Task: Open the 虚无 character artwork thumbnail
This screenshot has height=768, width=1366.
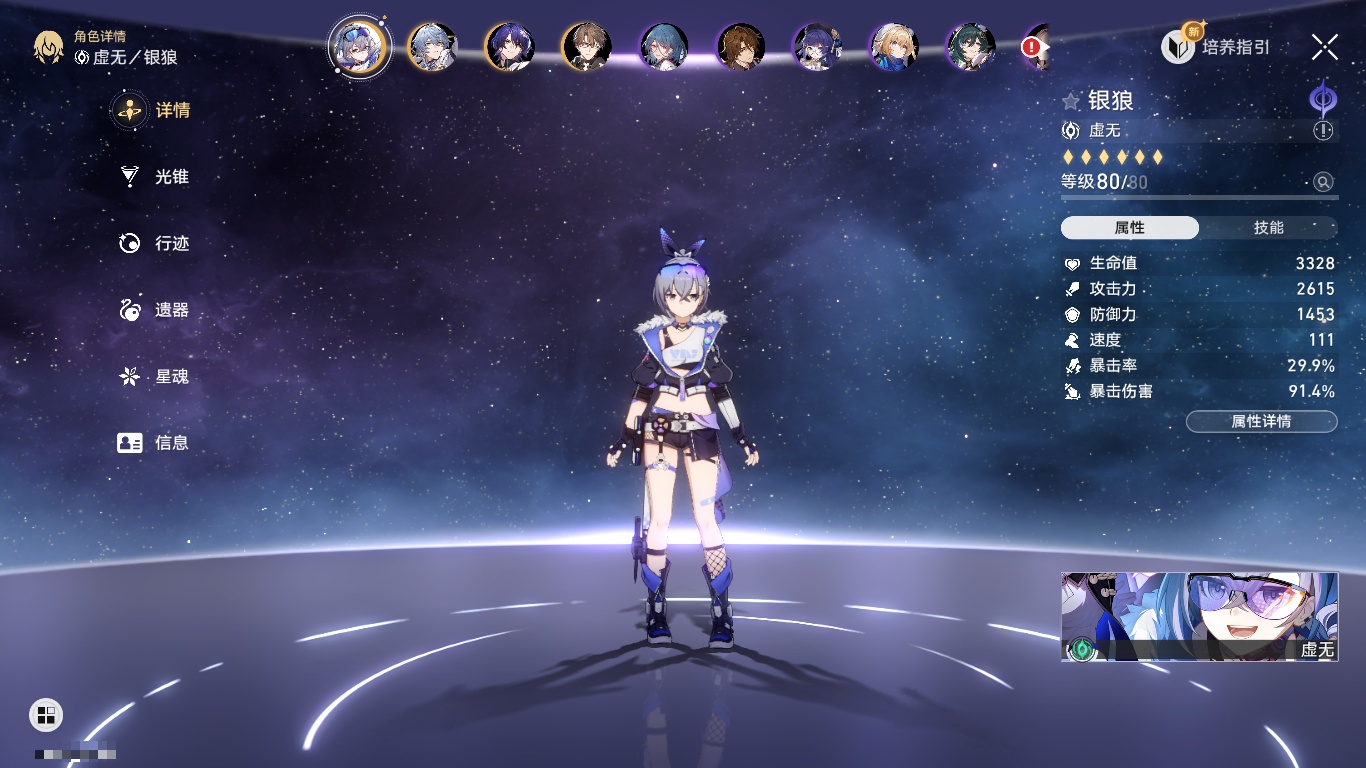Action: pyautogui.click(x=1199, y=616)
